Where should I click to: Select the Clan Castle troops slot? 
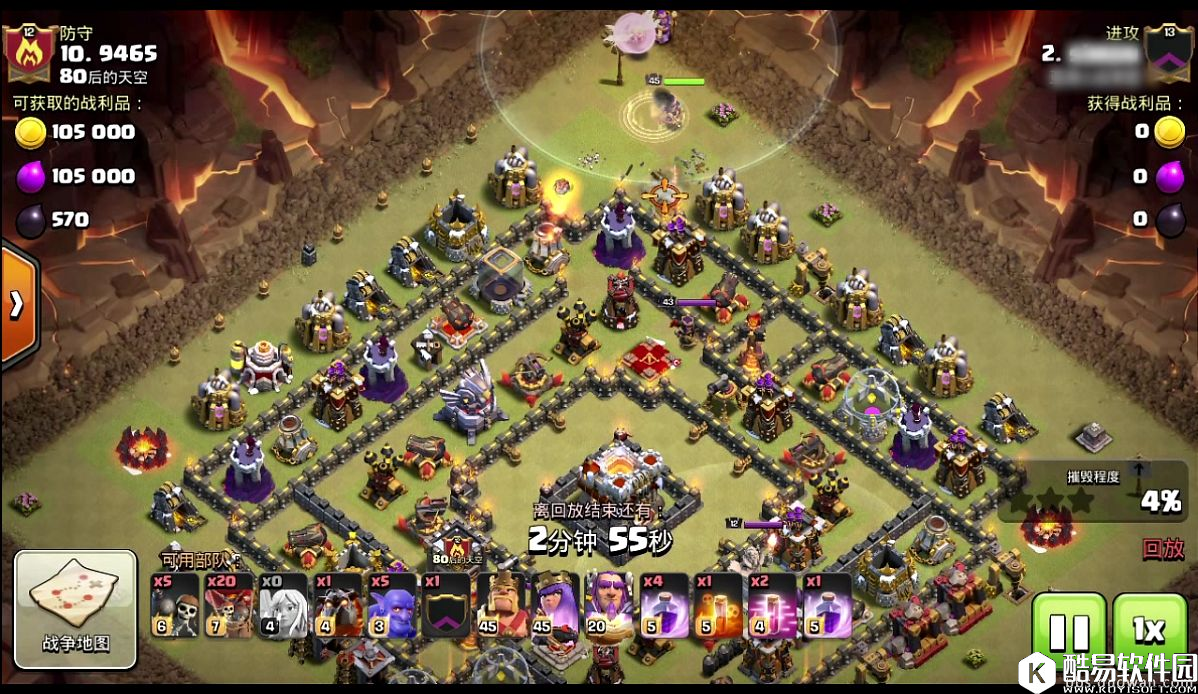click(x=446, y=606)
